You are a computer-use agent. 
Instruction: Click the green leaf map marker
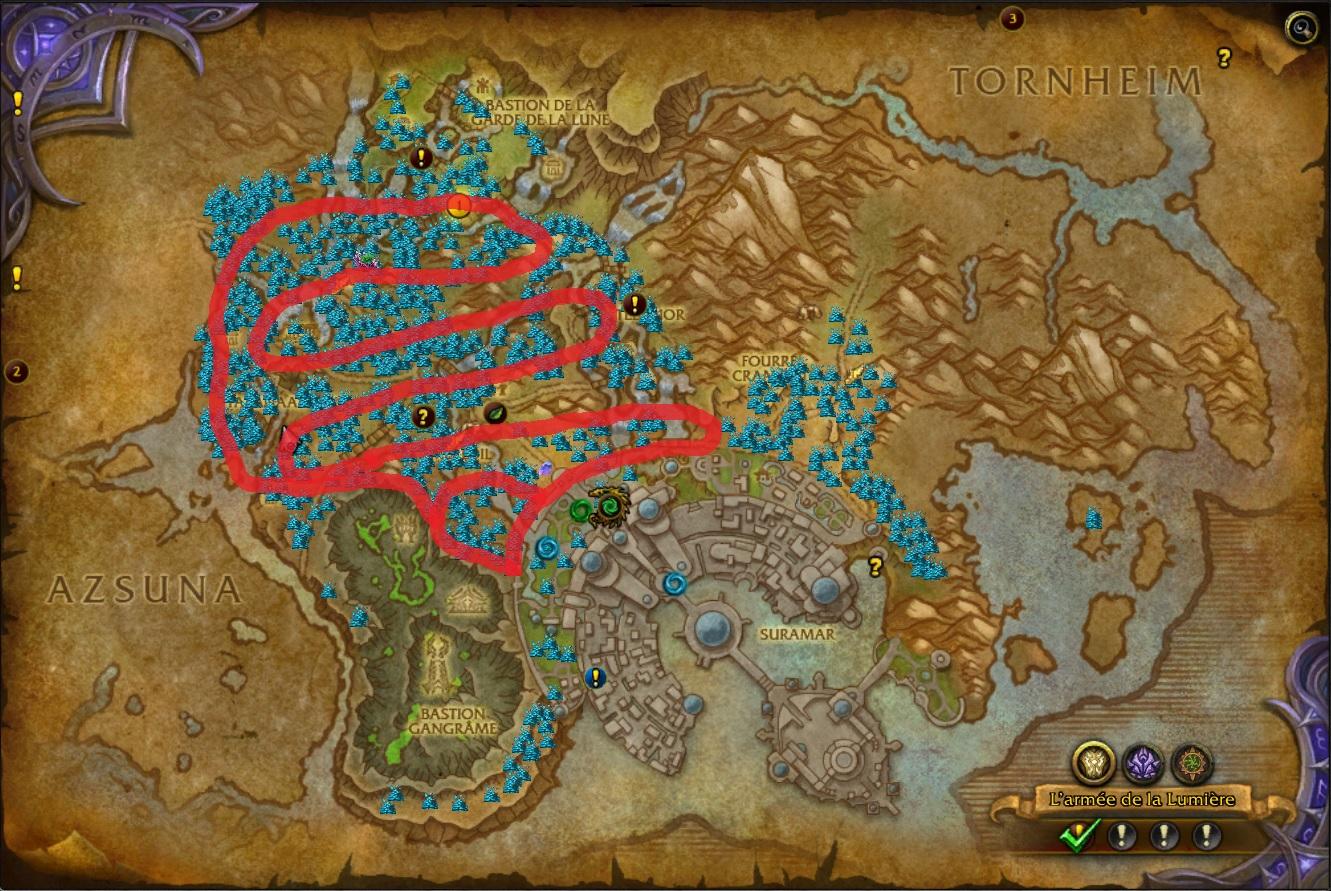point(496,412)
